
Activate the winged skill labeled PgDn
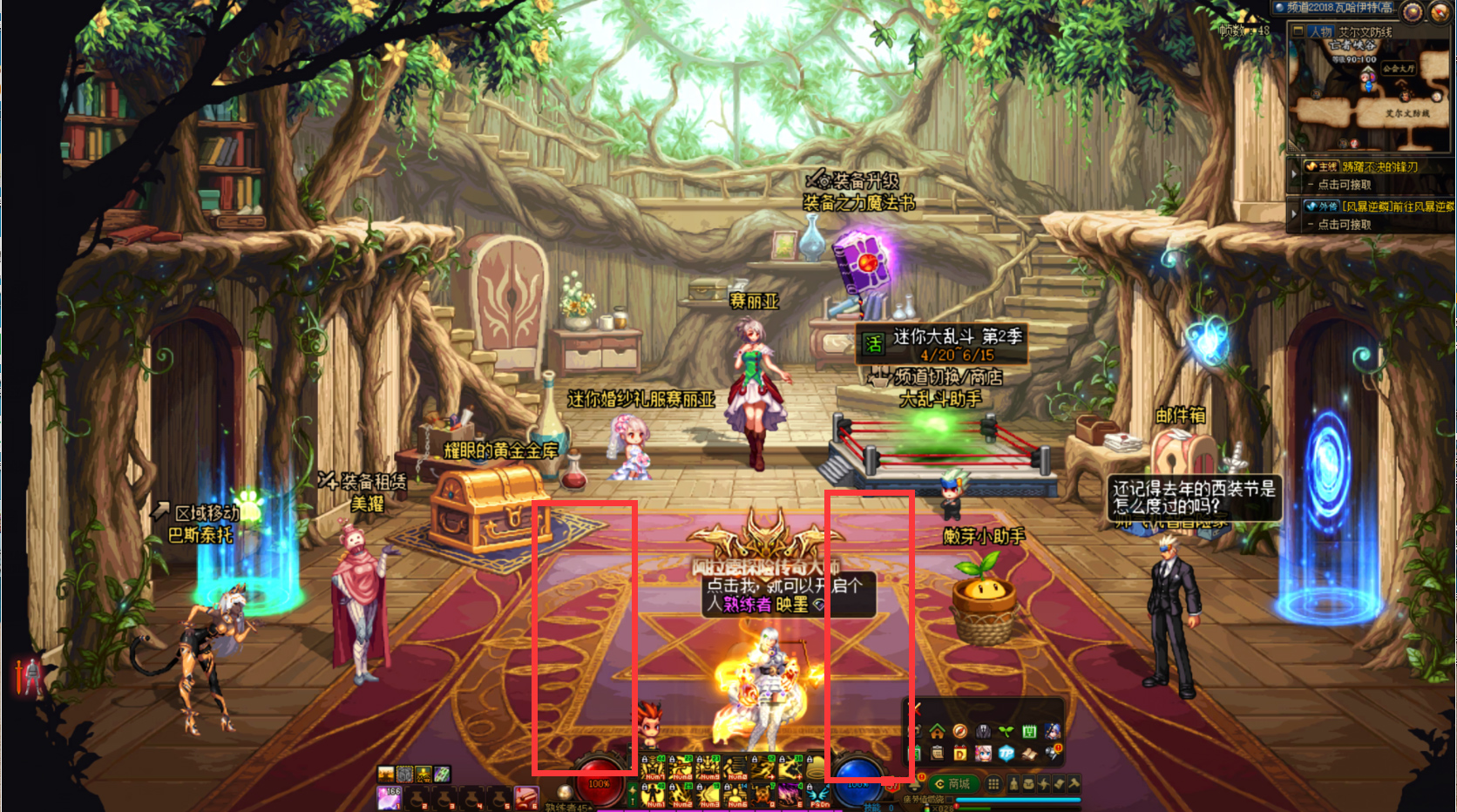(x=817, y=795)
